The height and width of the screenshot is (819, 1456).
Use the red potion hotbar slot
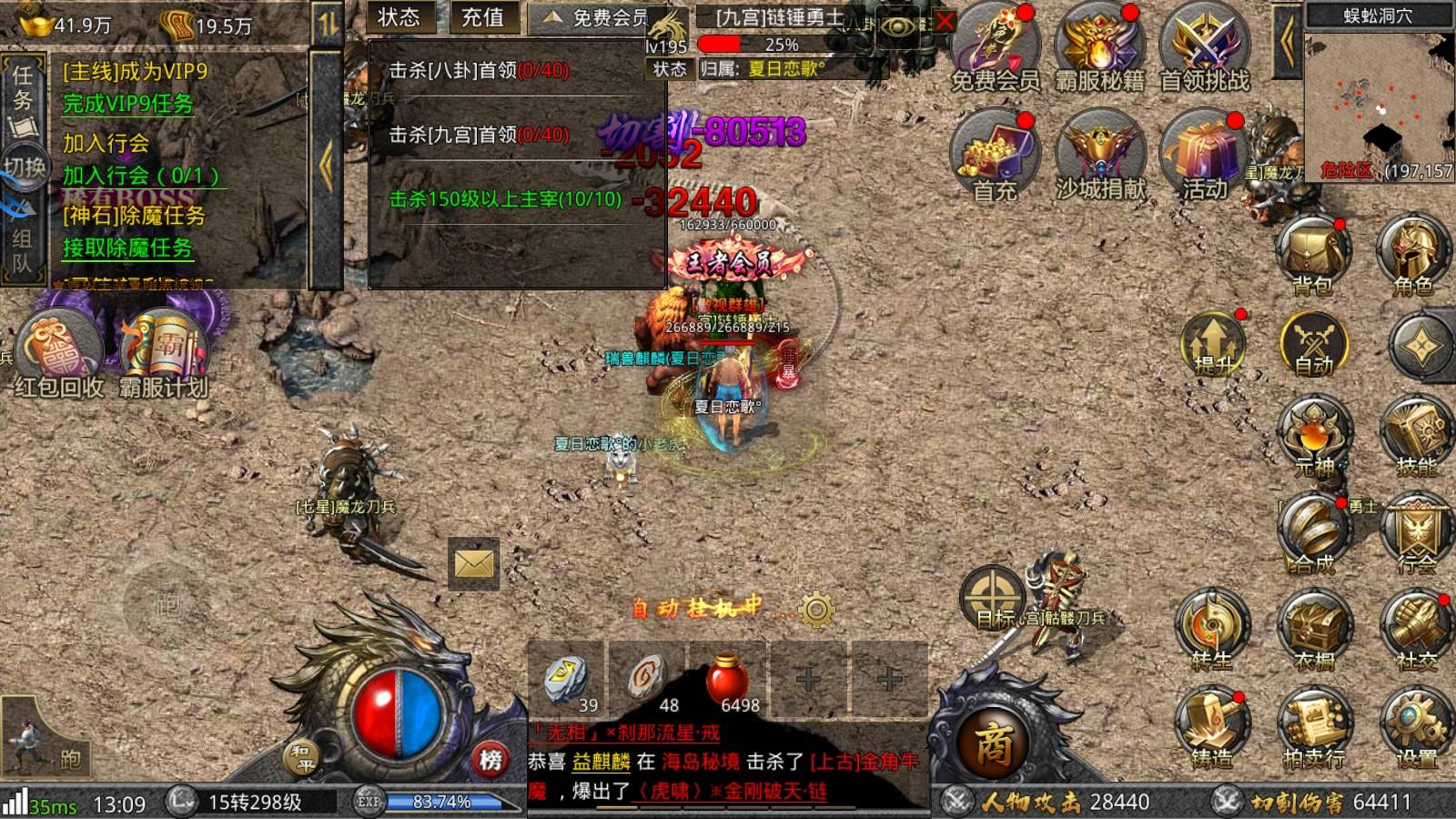tap(727, 681)
